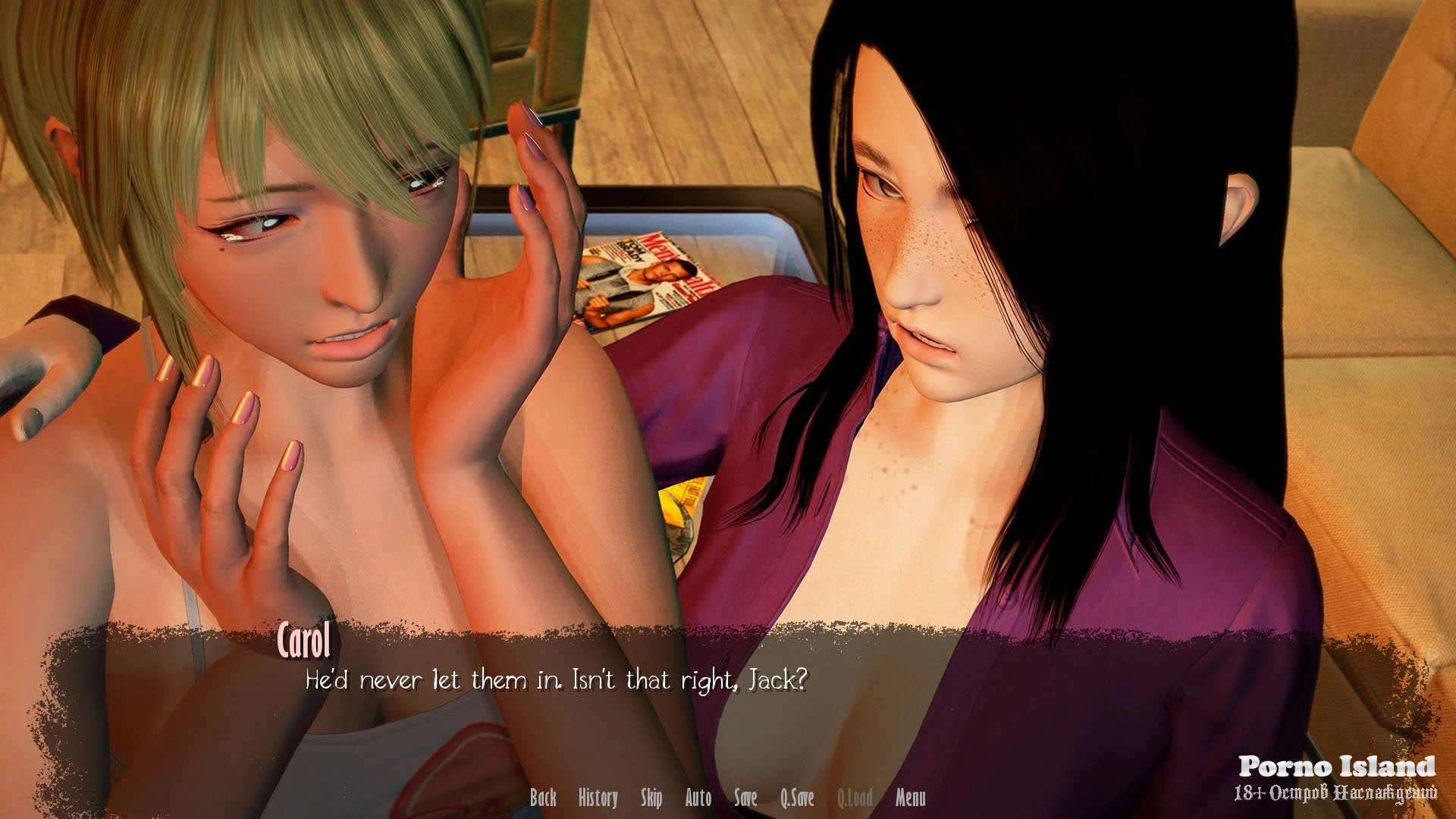Viewport: 1456px width, 819px height.
Task: Quick save with Q.Save
Action: tap(797, 798)
